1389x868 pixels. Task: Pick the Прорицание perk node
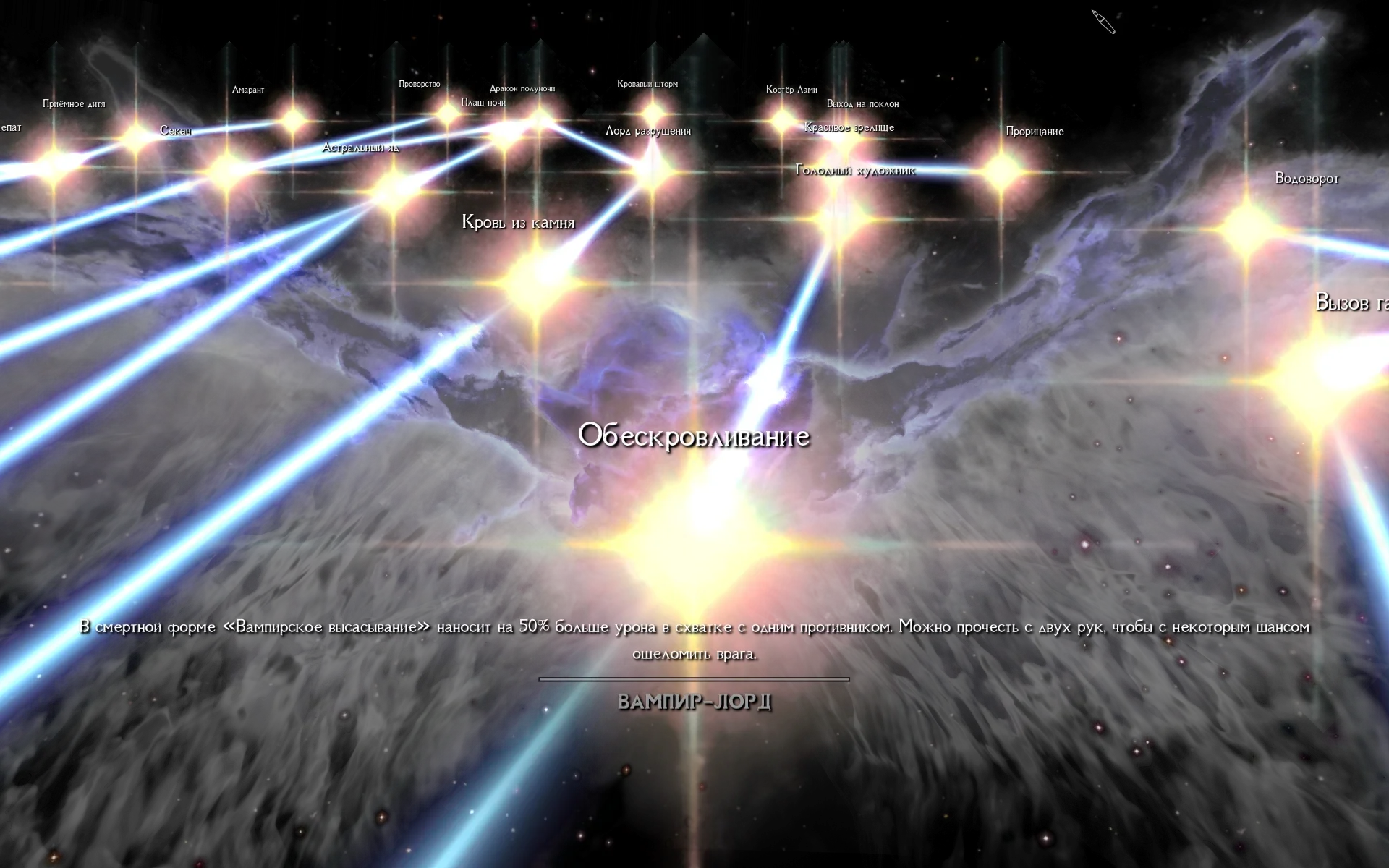pos(1002,171)
